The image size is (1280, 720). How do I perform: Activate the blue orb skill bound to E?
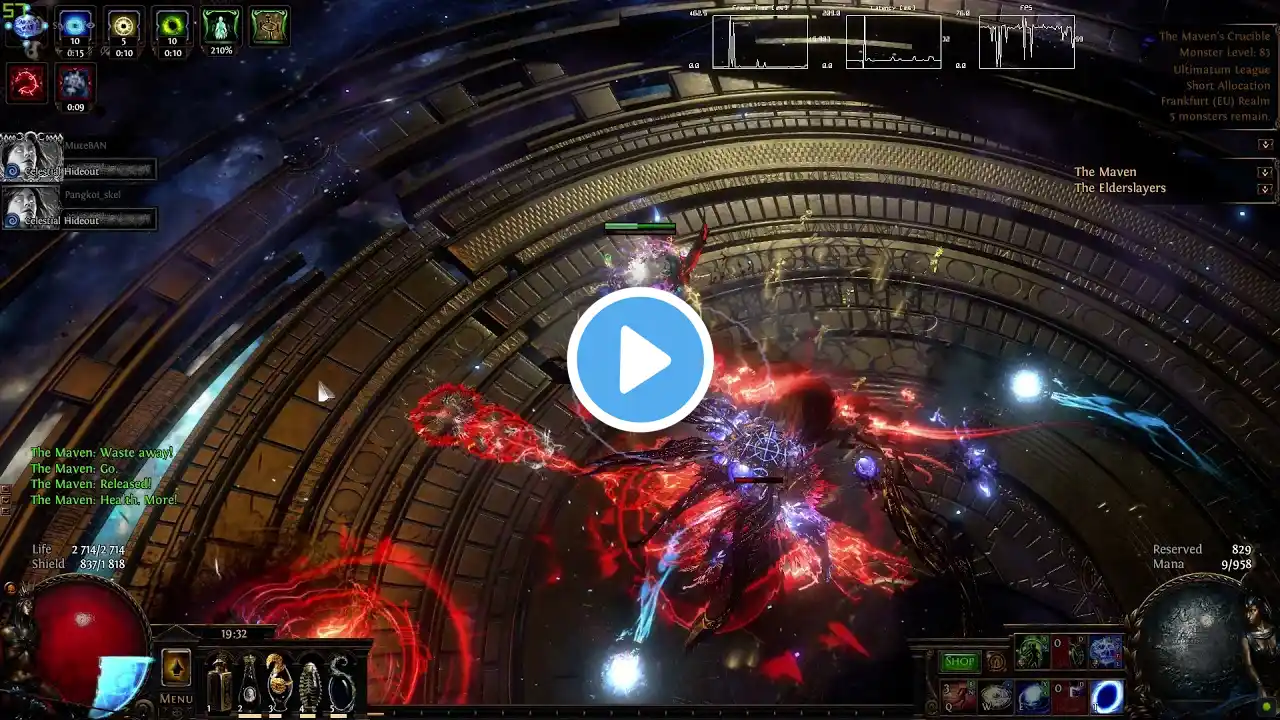click(1033, 696)
